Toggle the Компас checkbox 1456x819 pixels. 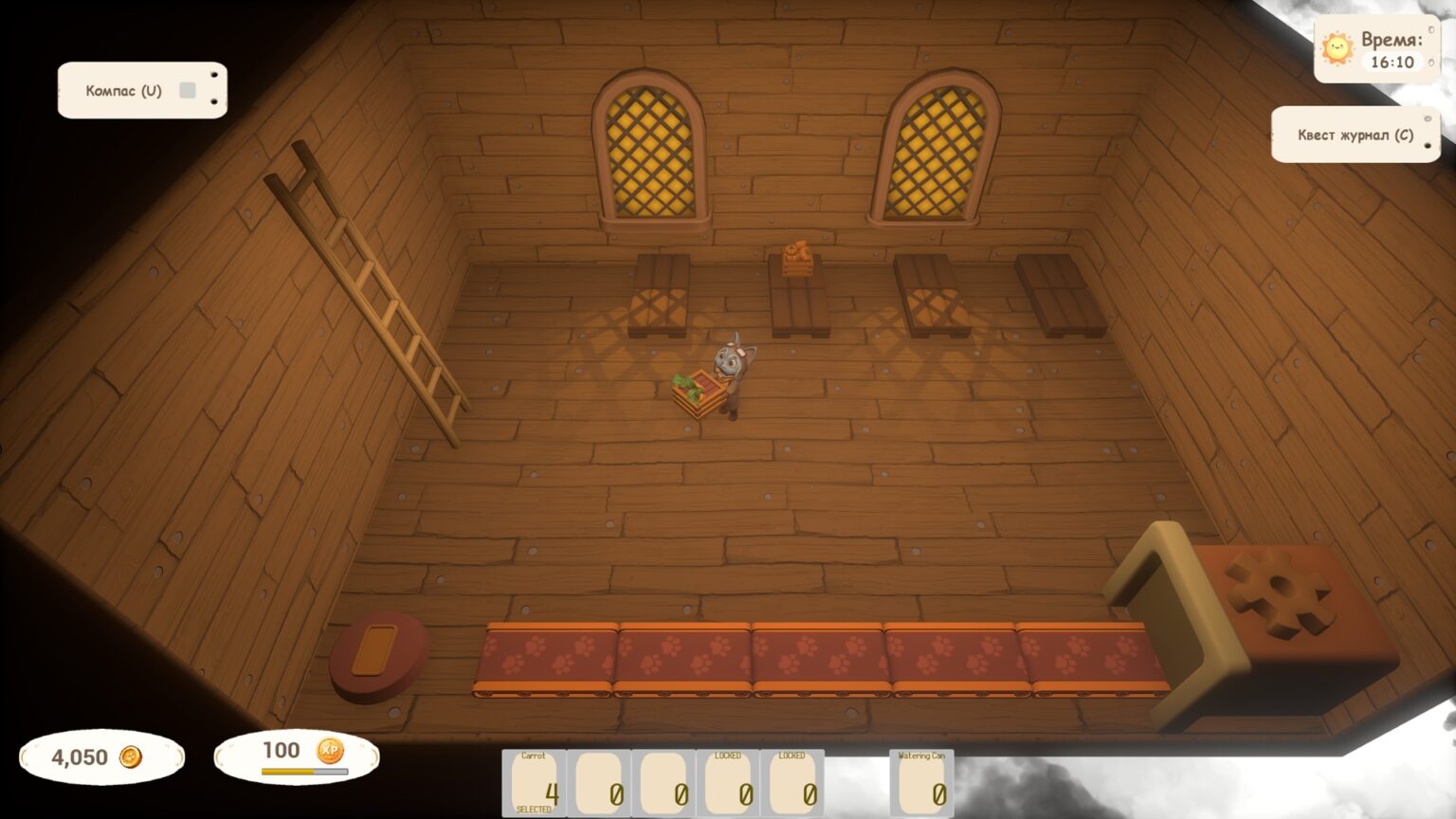coord(188,90)
